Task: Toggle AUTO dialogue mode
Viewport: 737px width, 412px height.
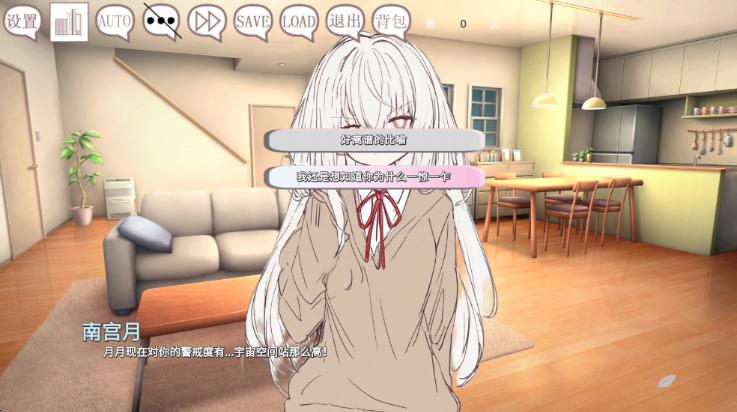Action: (x=115, y=19)
